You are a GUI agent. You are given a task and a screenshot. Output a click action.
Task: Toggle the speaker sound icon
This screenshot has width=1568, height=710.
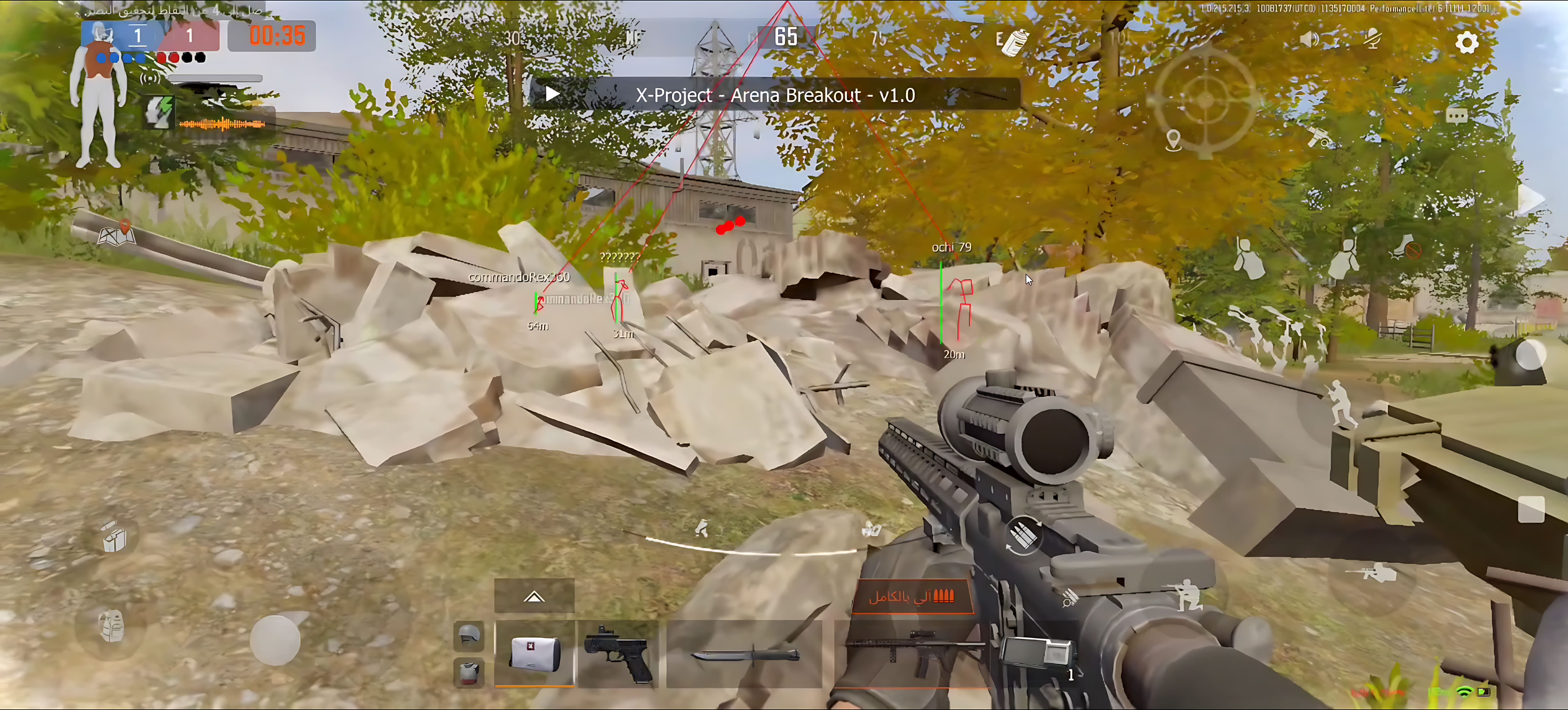click(x=1309, y=40)
